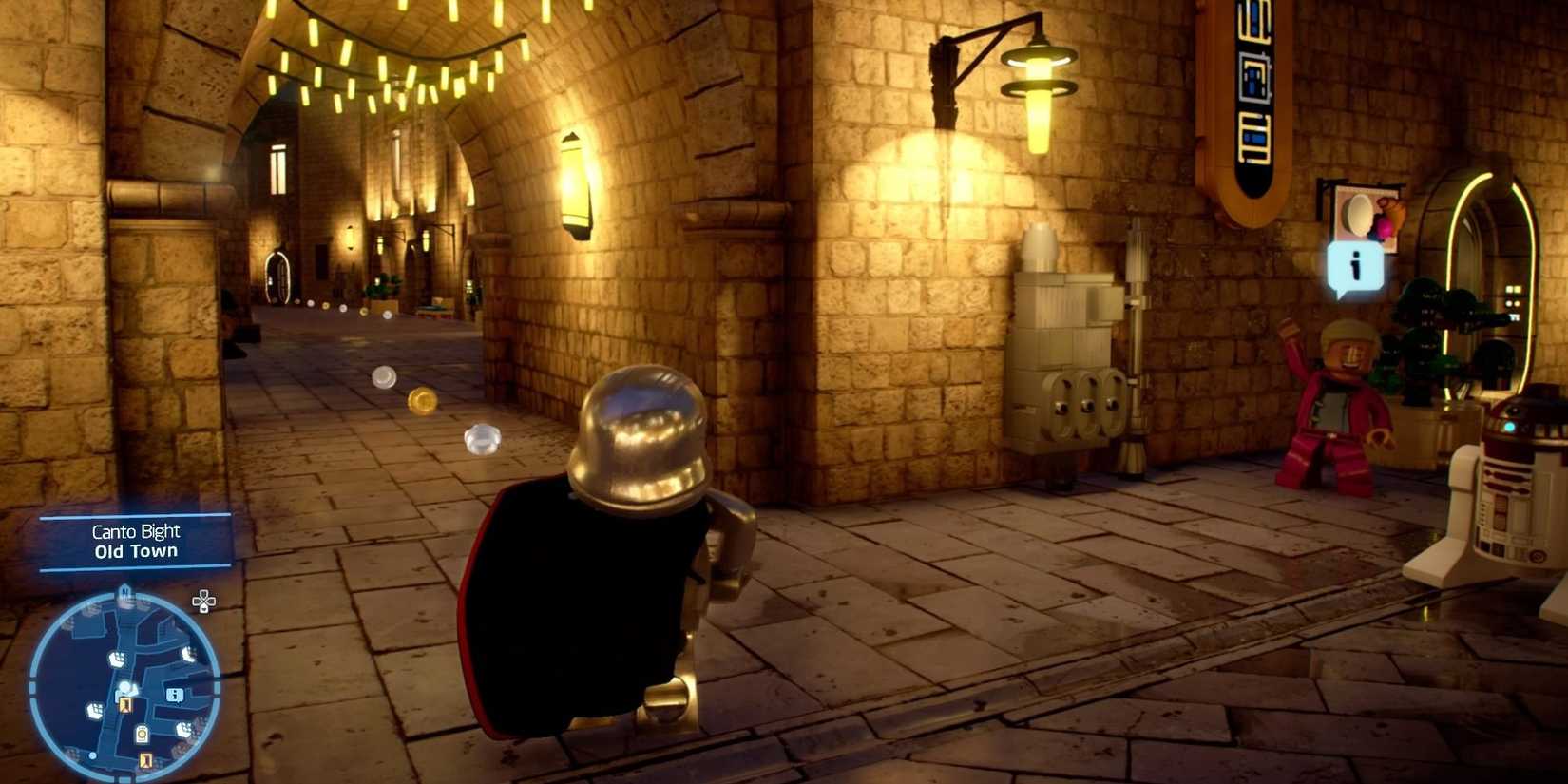Click the gold stud on the walkway
The image size is (1568, 784).
tap(421, 400)
